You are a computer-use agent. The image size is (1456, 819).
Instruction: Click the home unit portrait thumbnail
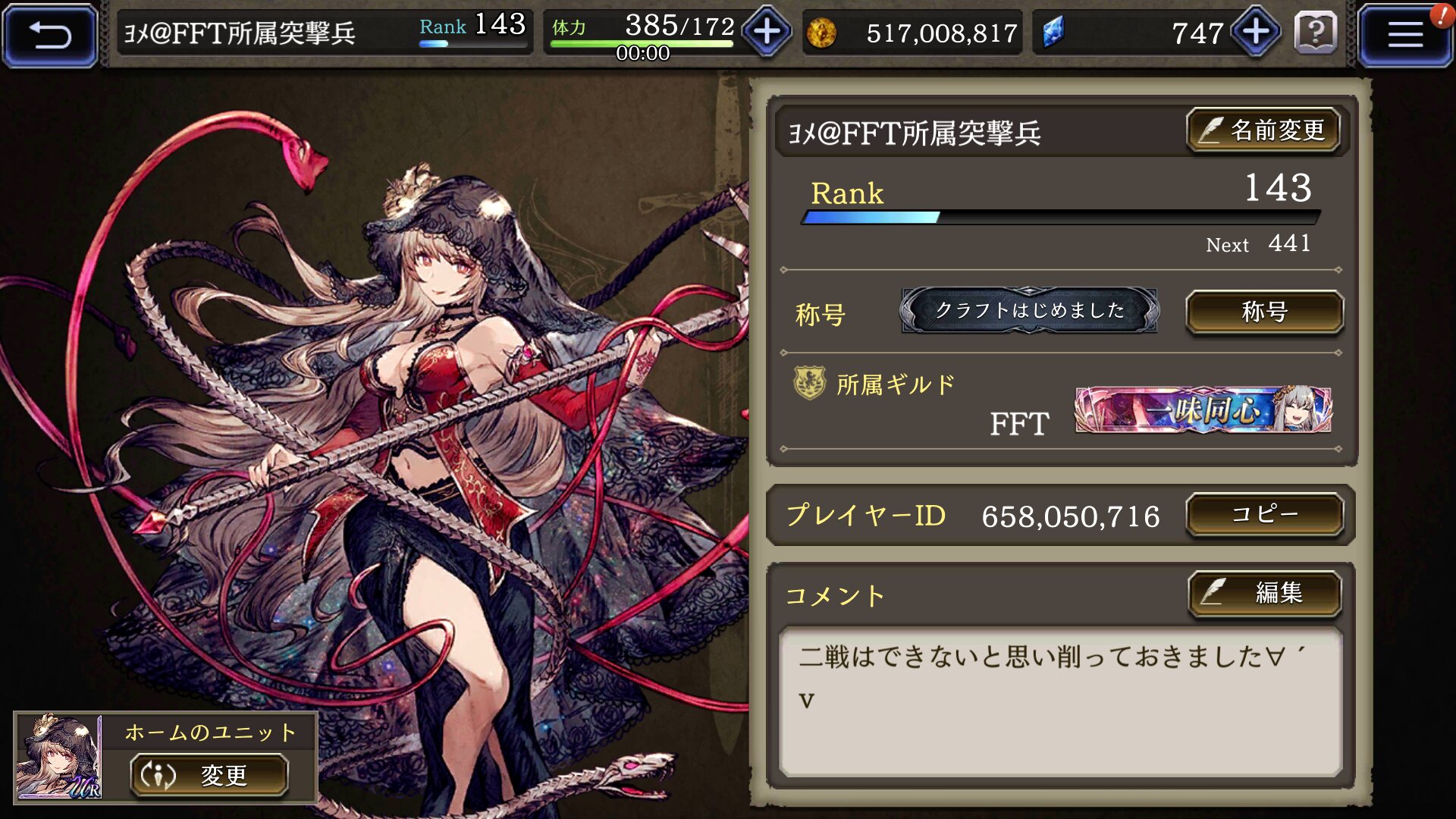point(58,757)
